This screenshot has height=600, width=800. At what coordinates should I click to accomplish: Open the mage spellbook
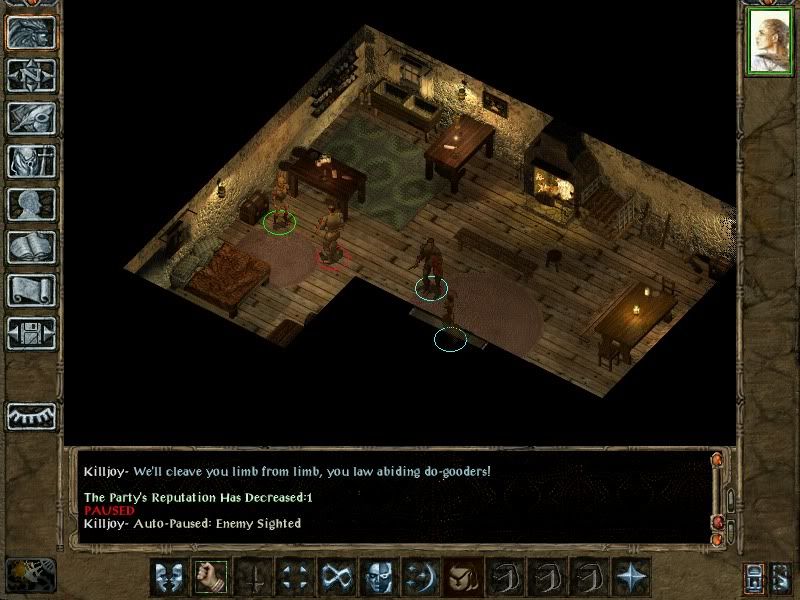pyautogui.click(x=31, y=247)
